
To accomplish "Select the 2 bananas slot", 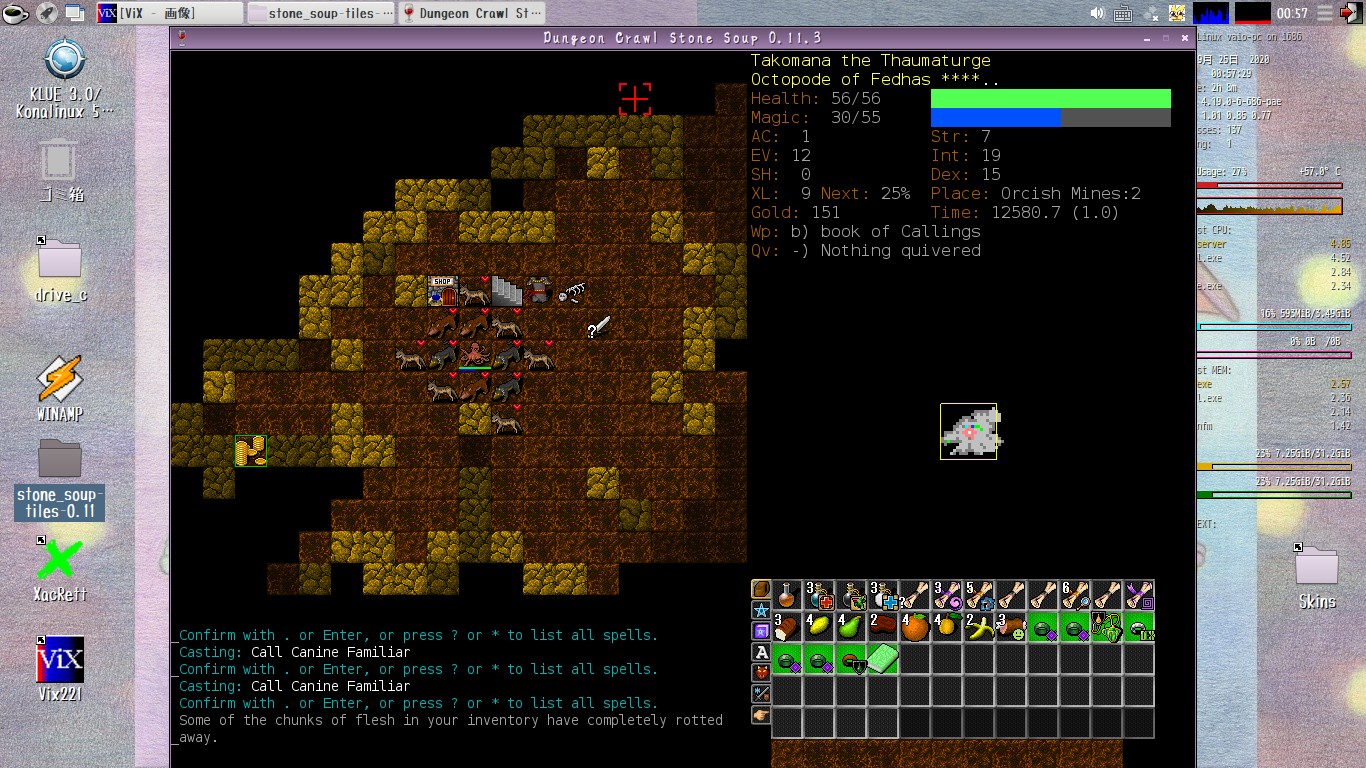I will click(x=980, y=628).
